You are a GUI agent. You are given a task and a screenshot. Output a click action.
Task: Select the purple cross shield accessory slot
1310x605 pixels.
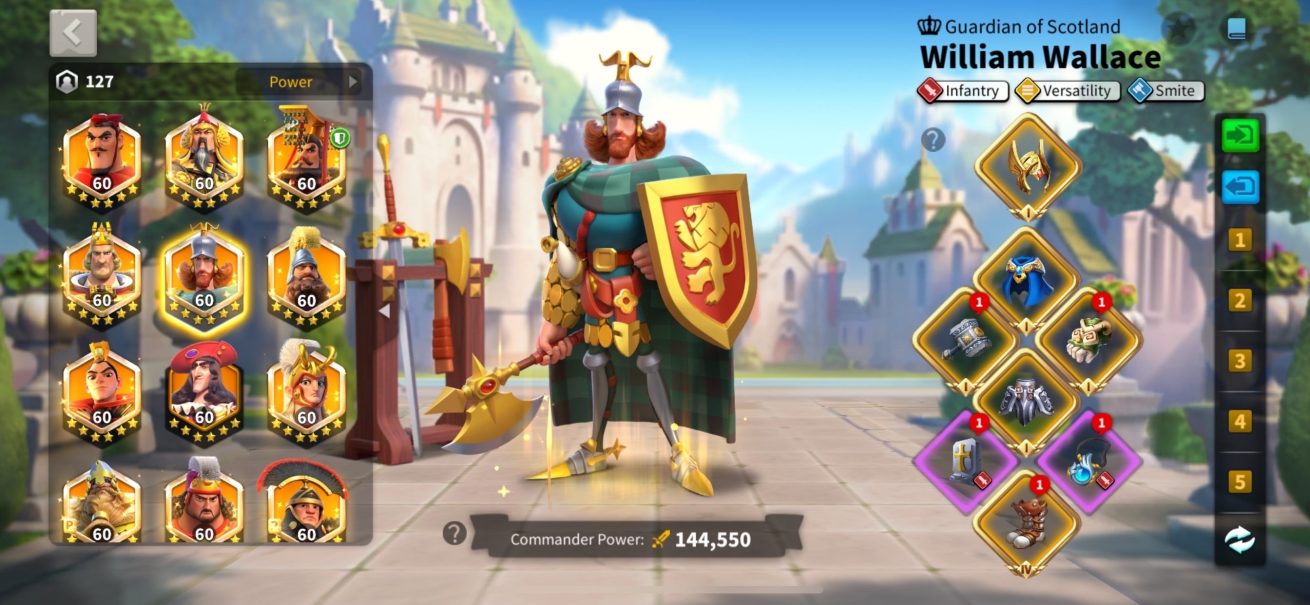(x=965, y=462)
